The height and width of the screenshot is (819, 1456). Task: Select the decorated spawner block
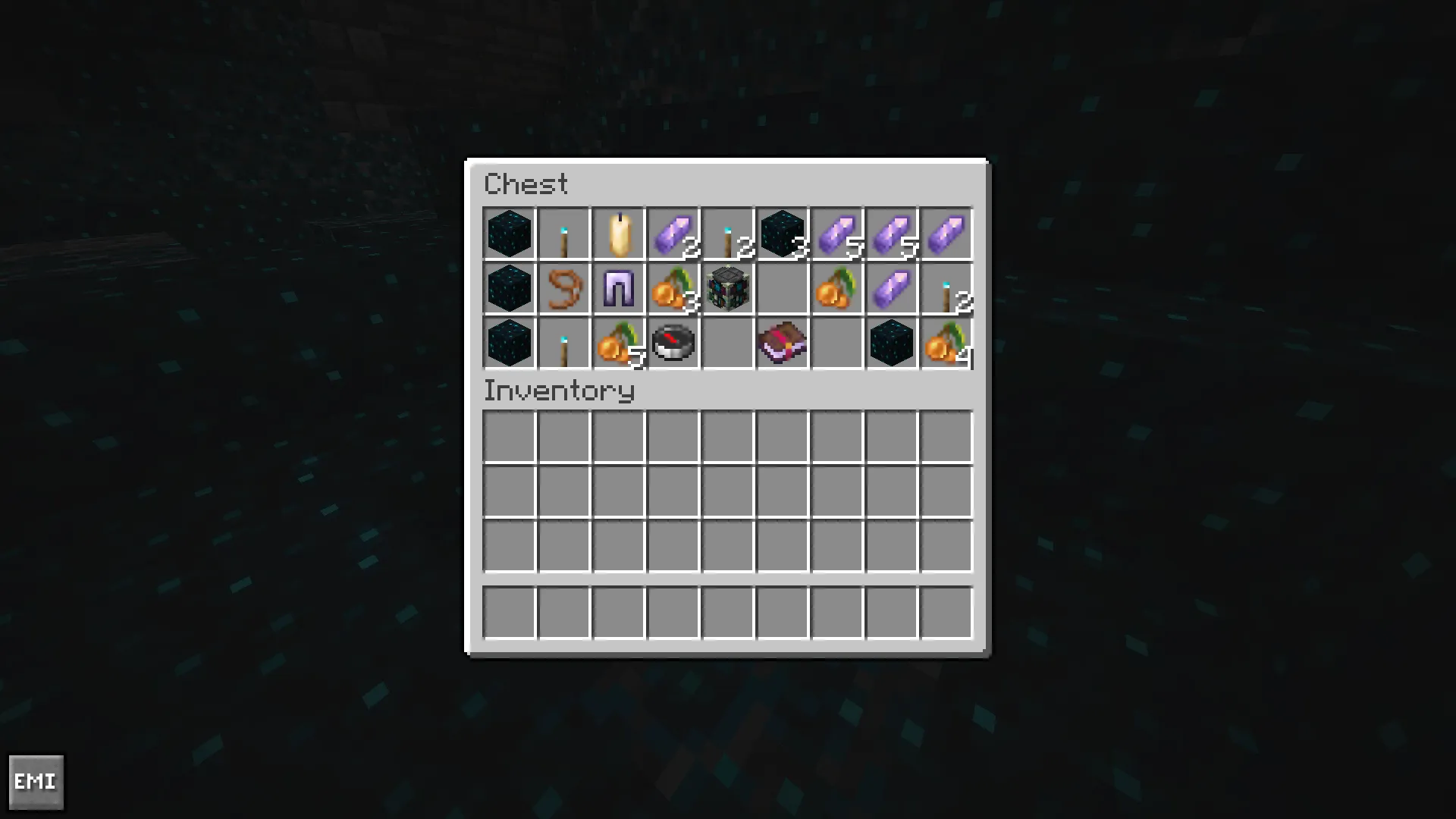point(728,289)
